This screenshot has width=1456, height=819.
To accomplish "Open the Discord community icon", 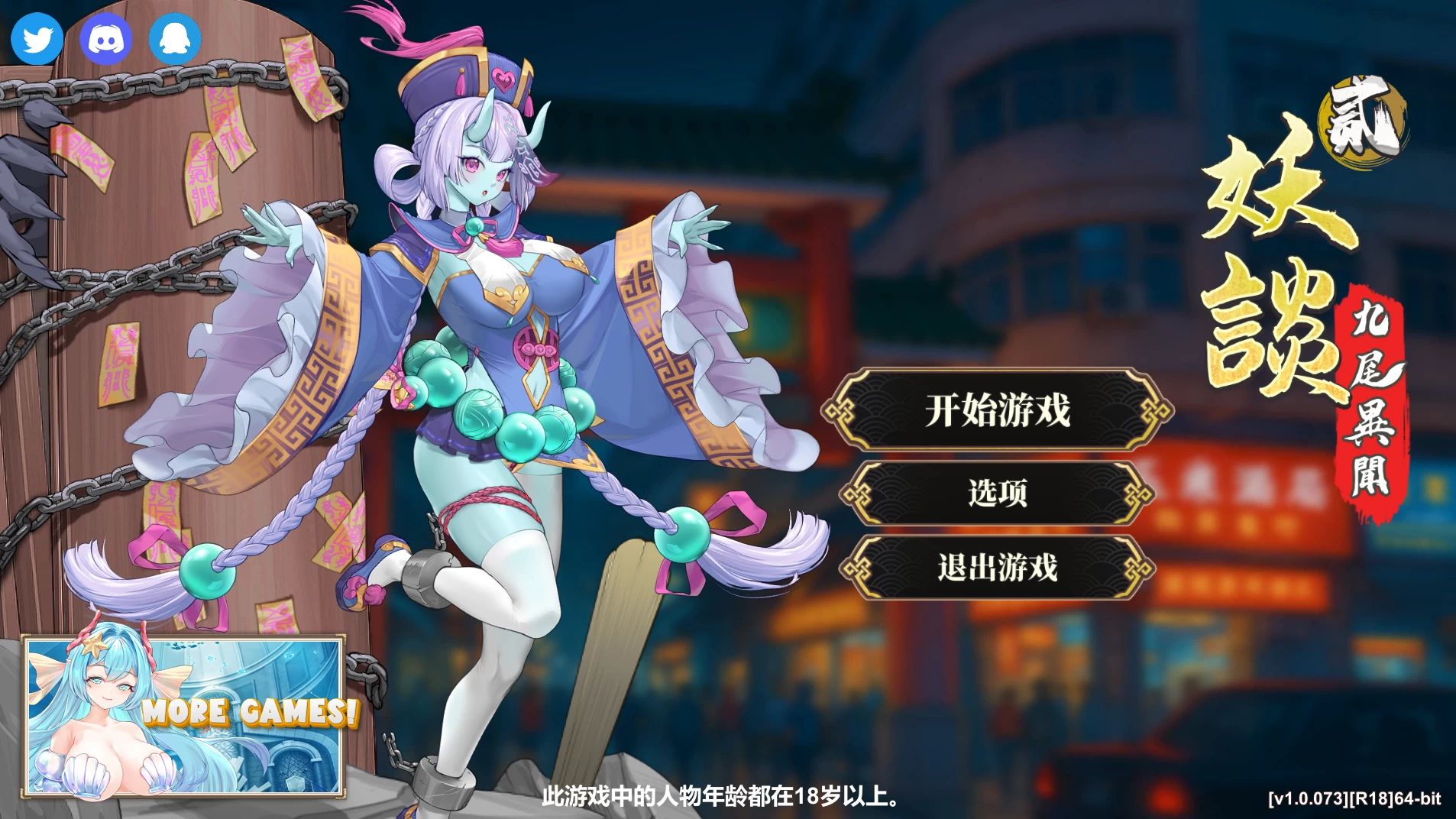I will (x=106, y=37).
